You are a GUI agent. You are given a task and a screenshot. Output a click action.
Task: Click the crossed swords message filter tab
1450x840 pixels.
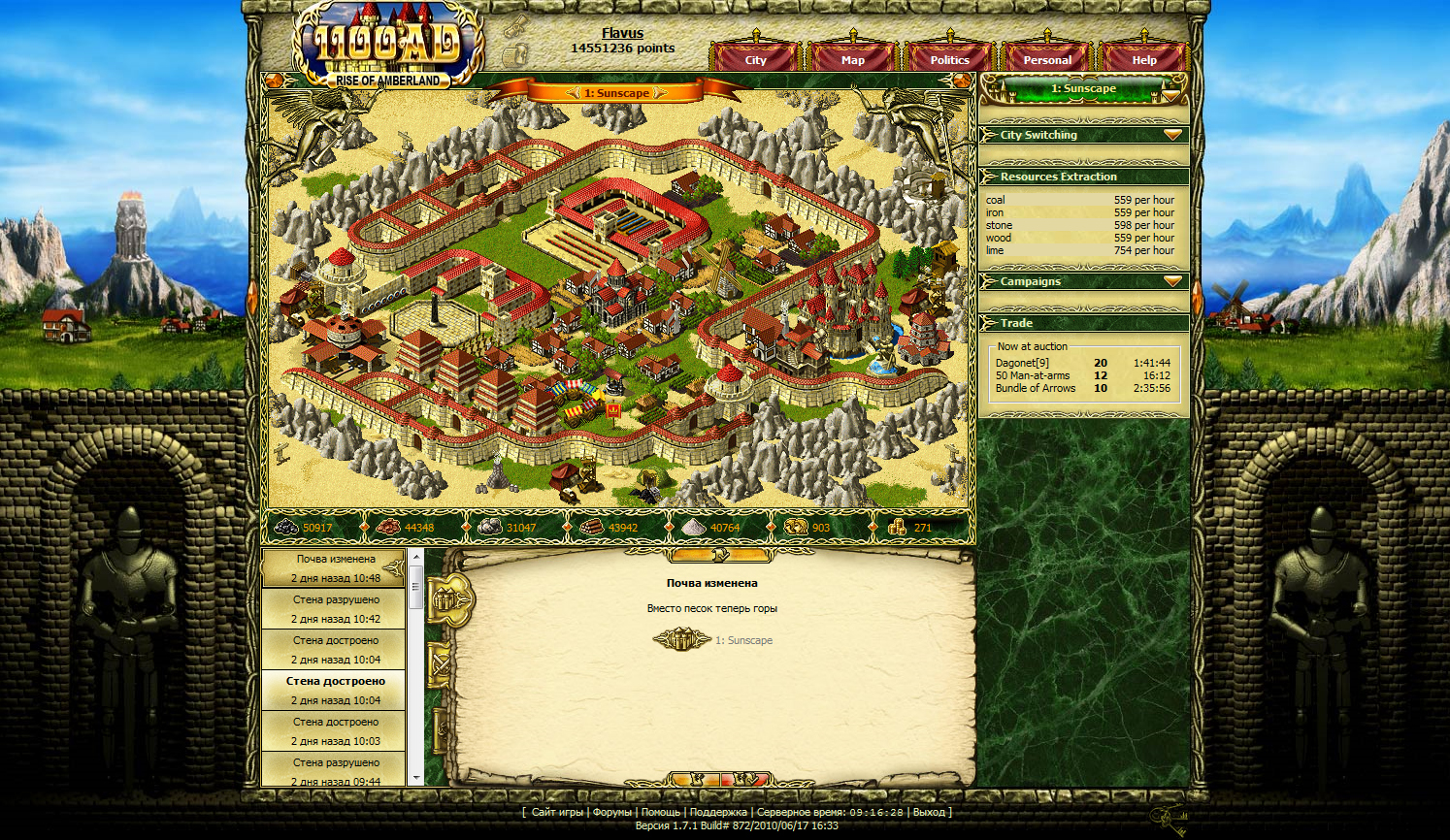[x=441, y=665]
